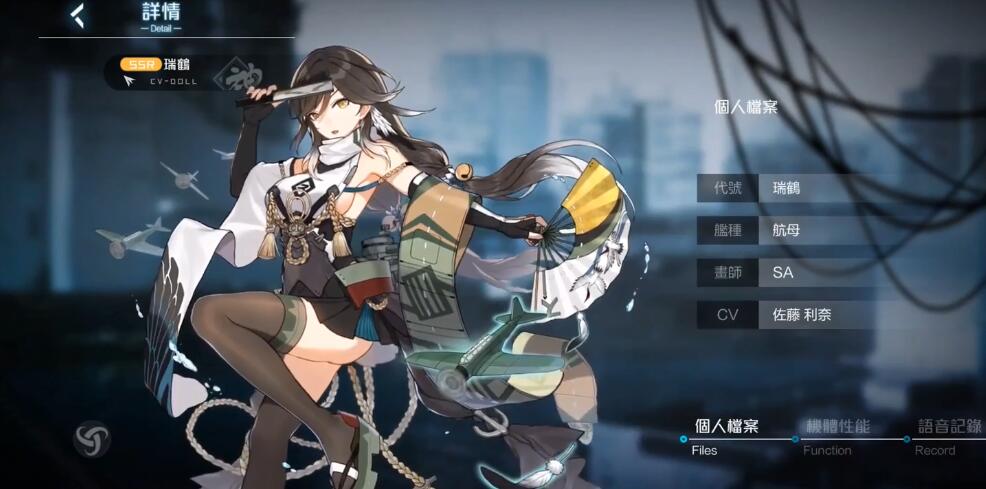Go back using the arrow button
Screen dimensions: 986x489
pyautogui.click(x=77, y=16)
